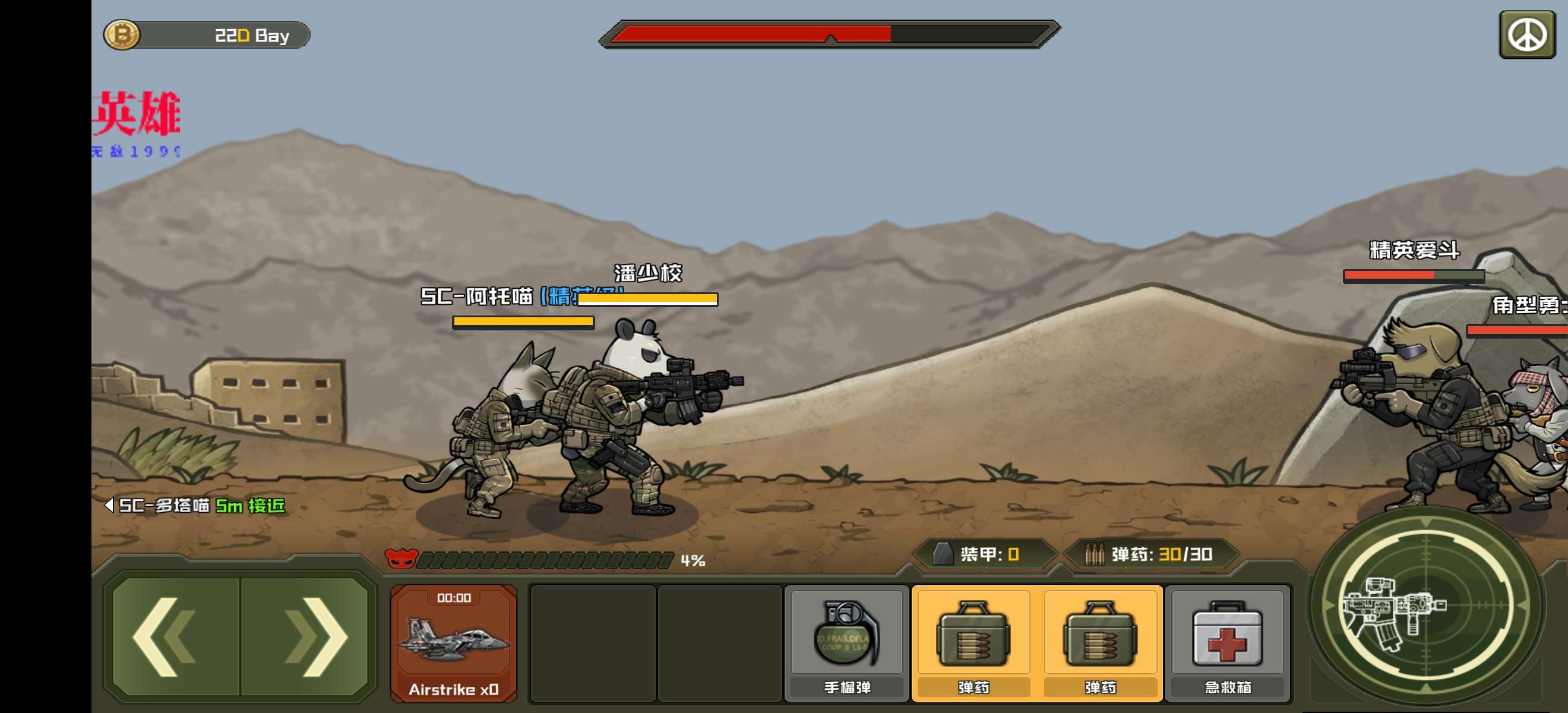
Task: Fire the rifle with the crosshair button
Action: (x=1424, y=606)
